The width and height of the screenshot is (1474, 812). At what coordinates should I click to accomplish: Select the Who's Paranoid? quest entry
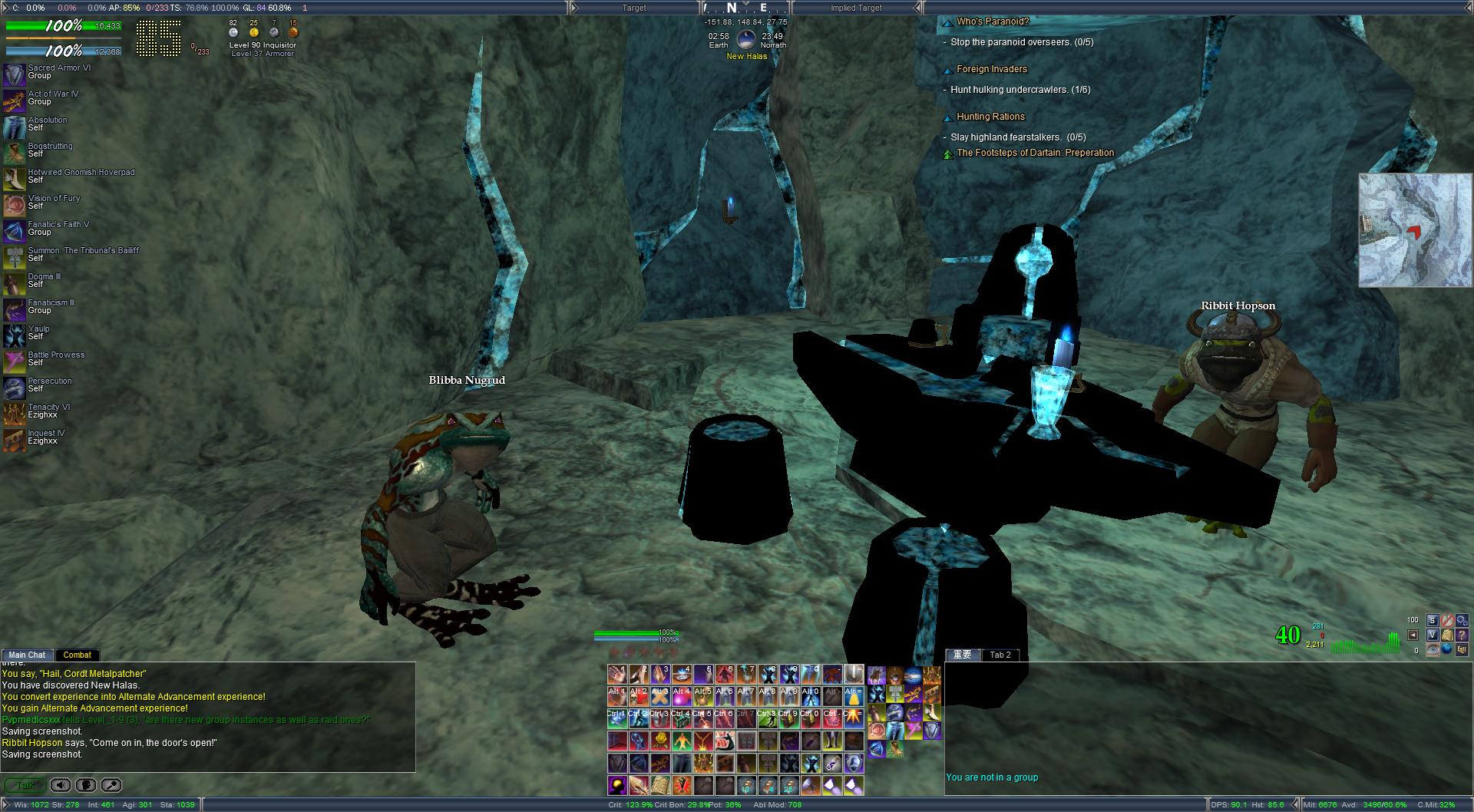(x=992, y=21)
